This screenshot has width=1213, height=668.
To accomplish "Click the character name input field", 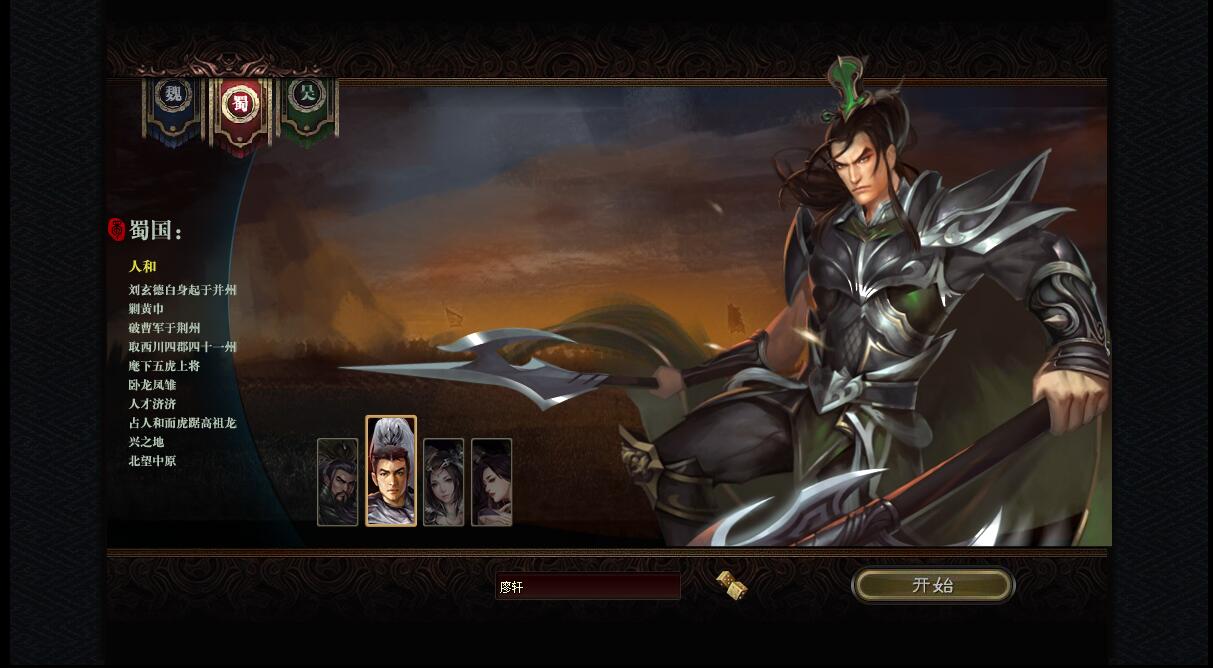I will pyautogui.click(x=588, y=587).
